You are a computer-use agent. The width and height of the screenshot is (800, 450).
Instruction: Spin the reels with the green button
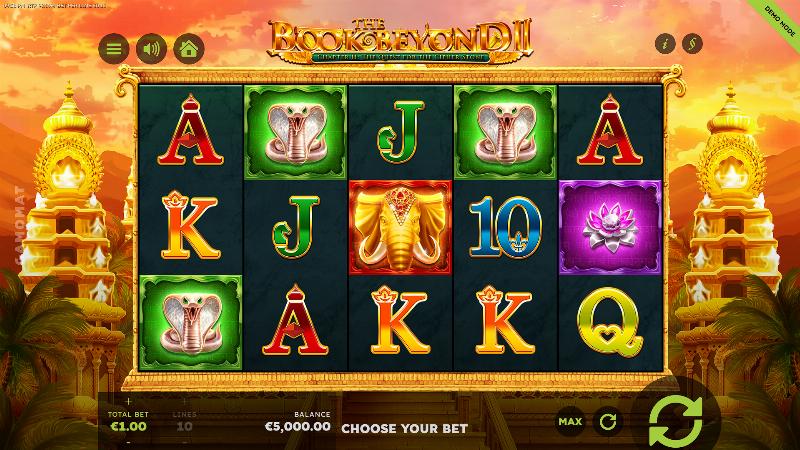[x=675, y=422]
